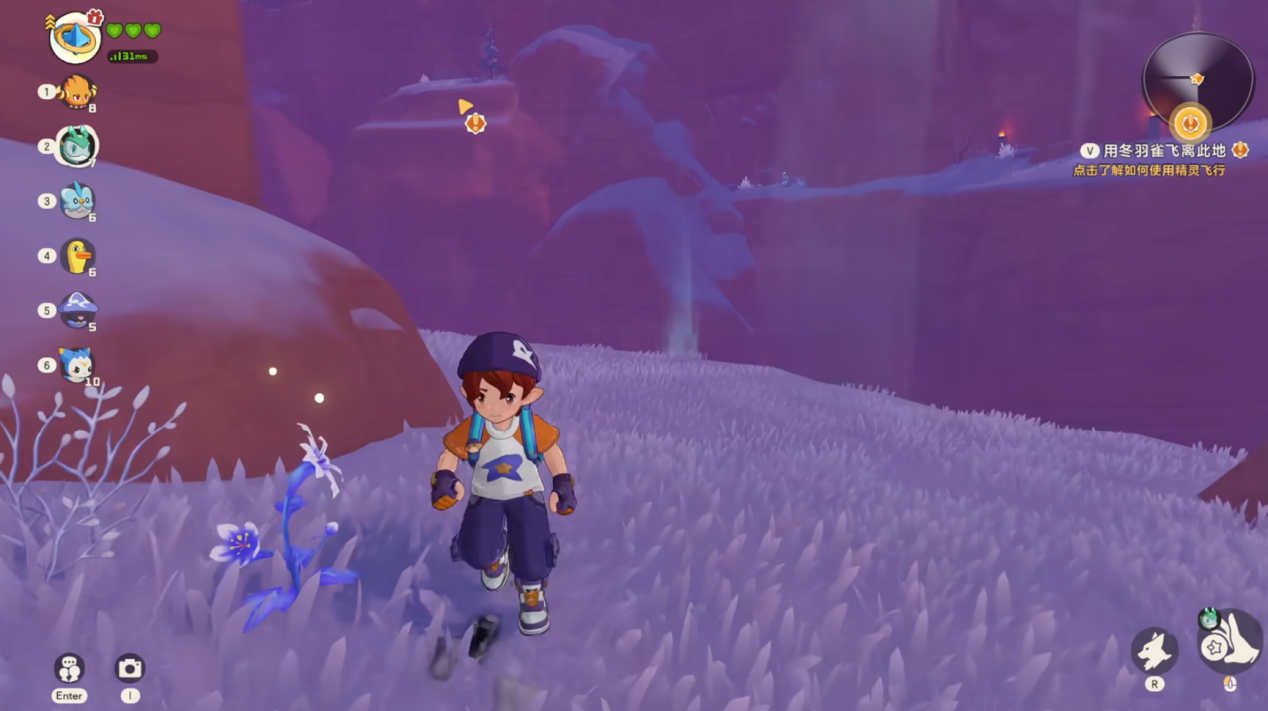Open the 用冬羽雀飞离此地 quest tracker
Screen dimensions: 1268x711
coord(1163,151)
